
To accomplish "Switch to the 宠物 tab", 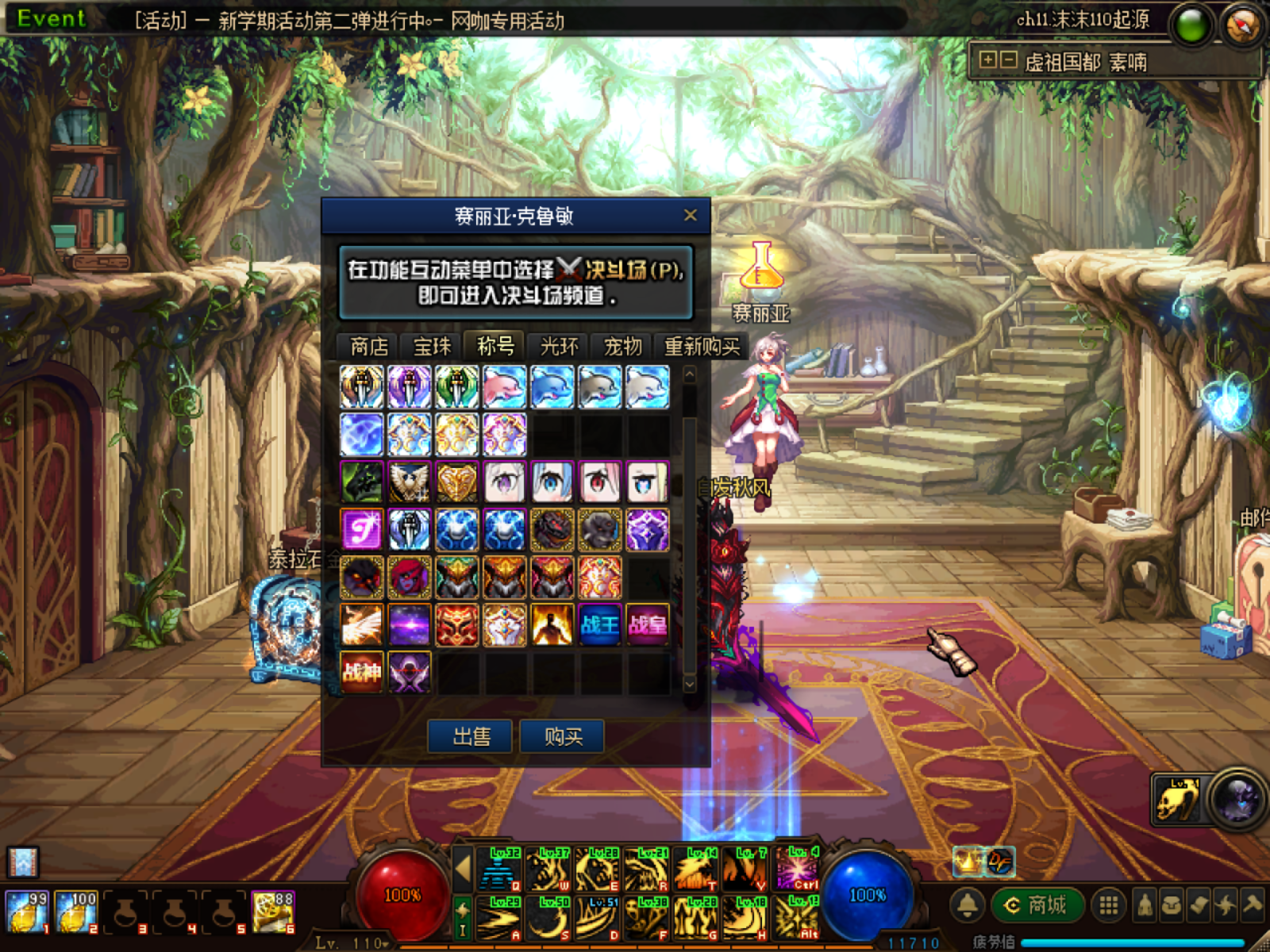I will [x=622, y=347].
